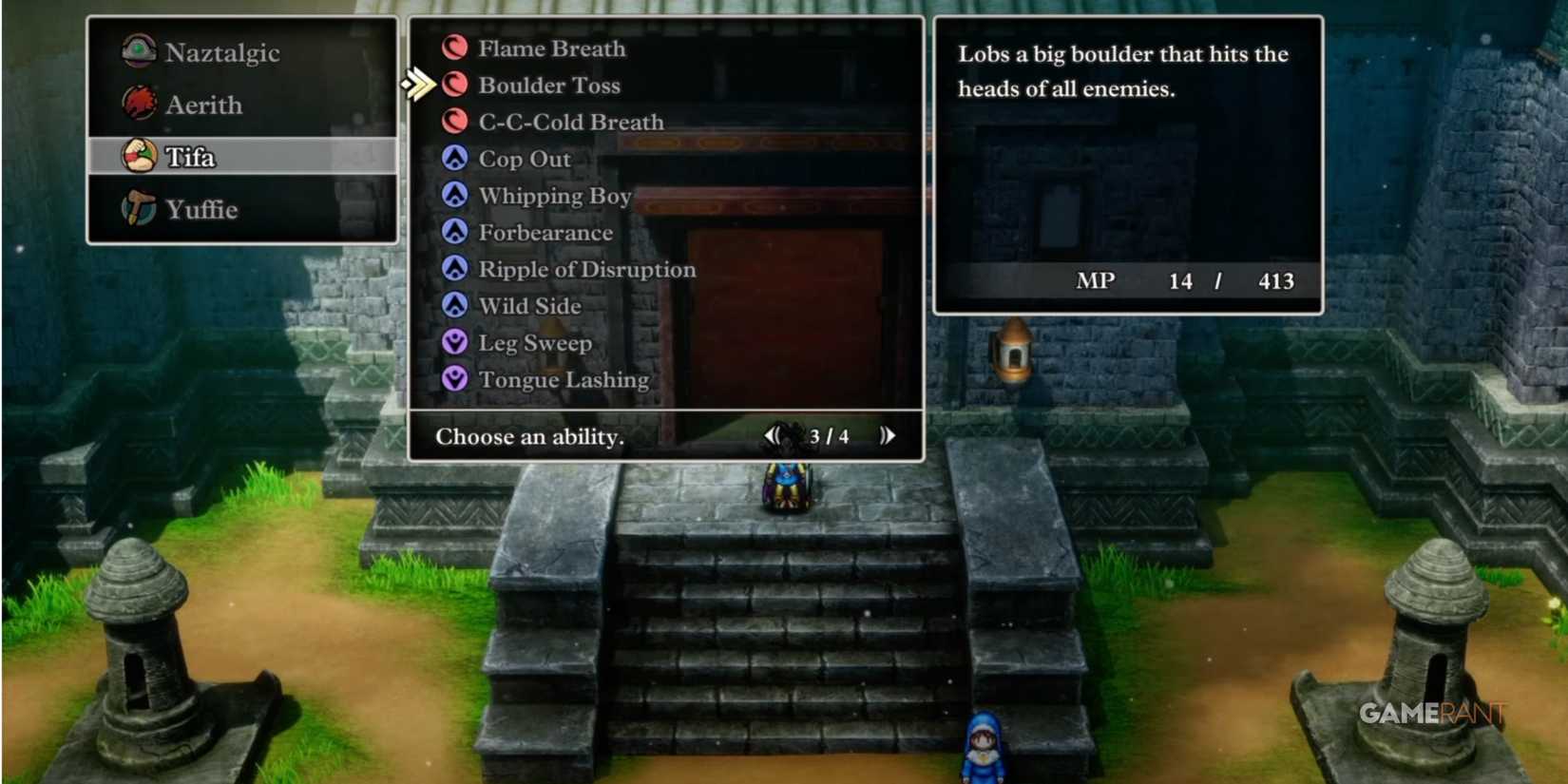The image size is (1568, 784).
Task: Click the MP value showing 14 of 413
Action: (x=1181, y=280)
